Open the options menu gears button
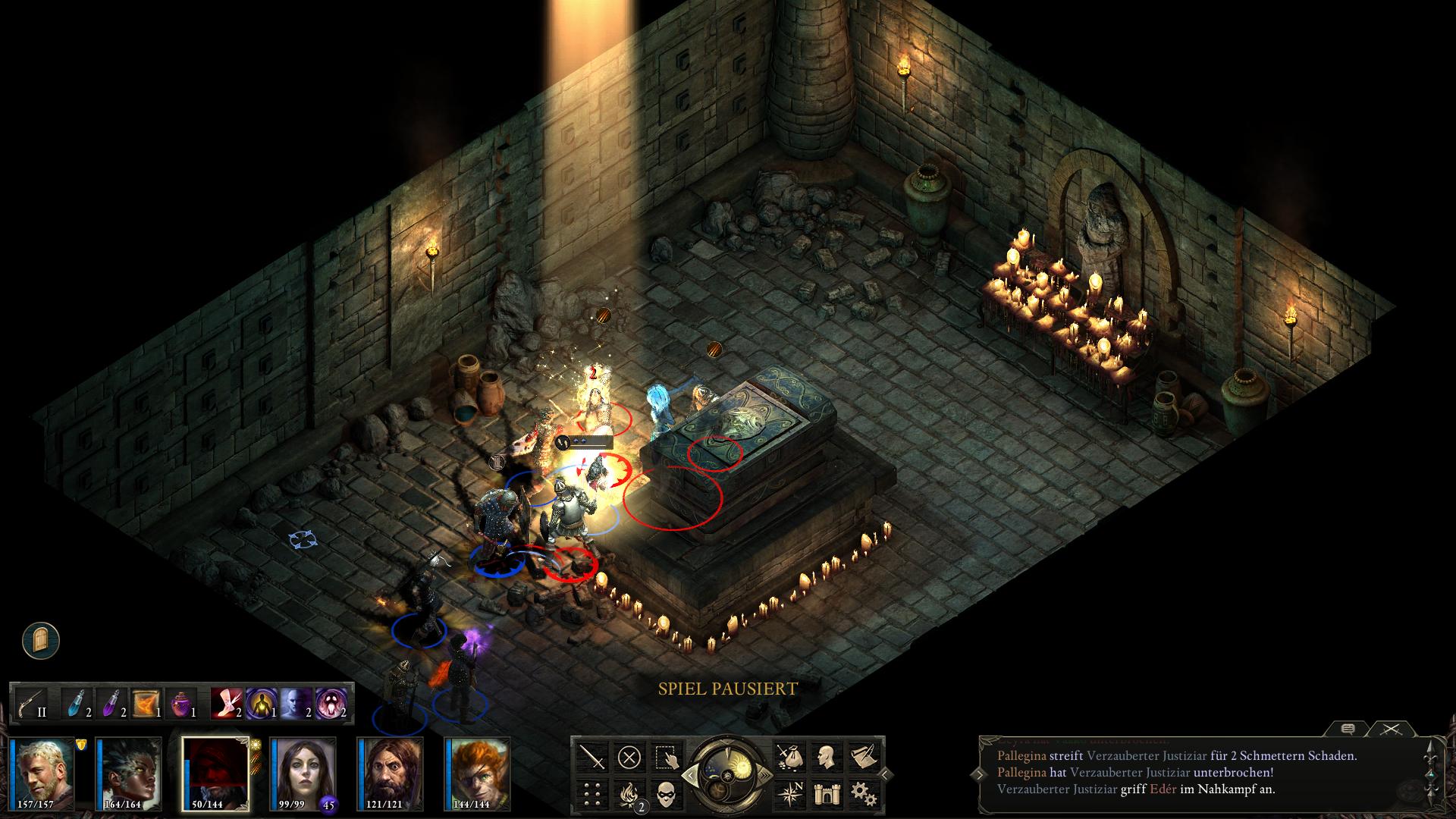The image size is (1456, 819). [x=862, y=793]
